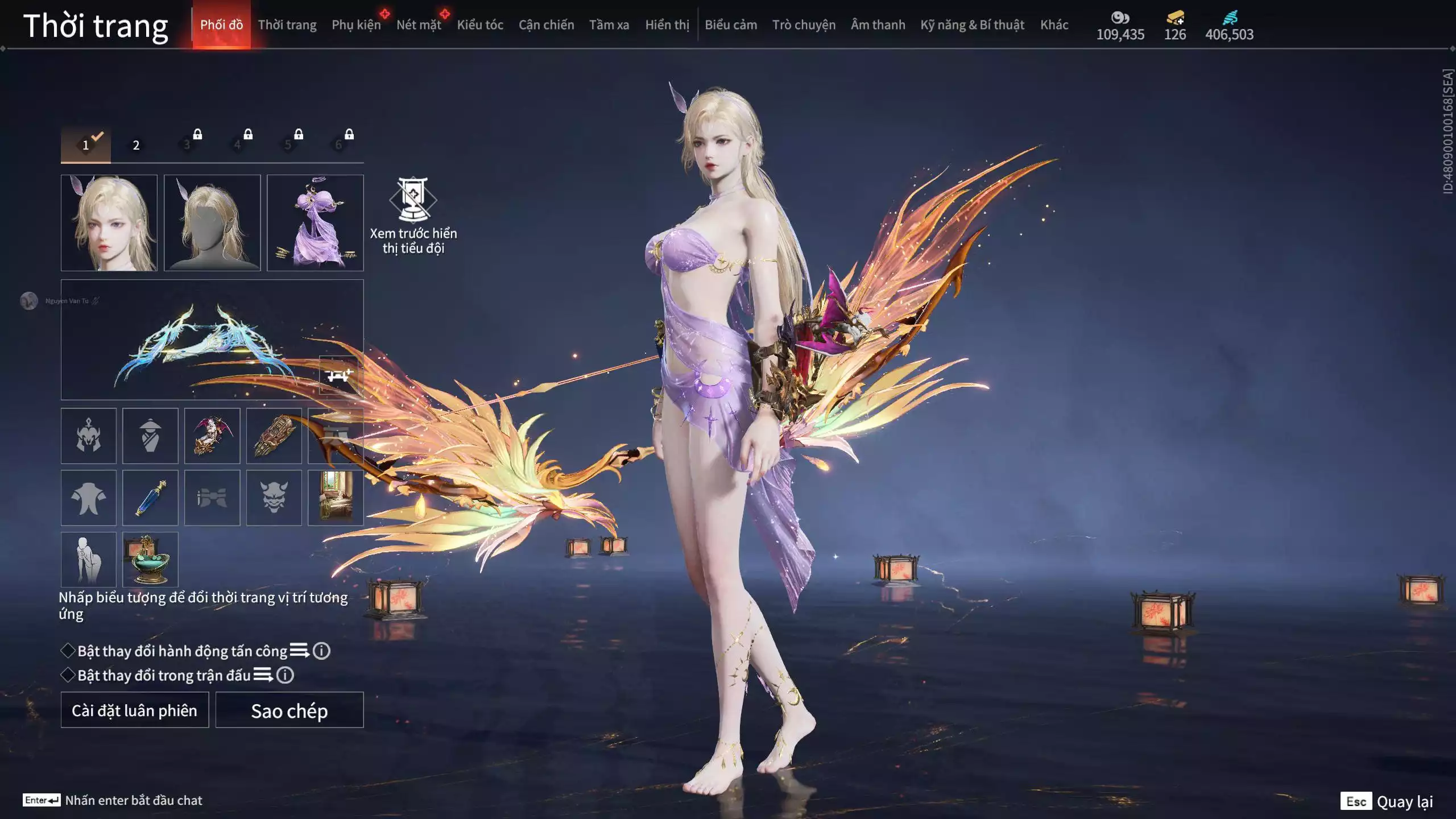Select outfit preset slot 2
The height and width of the screenshot is (819, 1456).
[136, 145]
